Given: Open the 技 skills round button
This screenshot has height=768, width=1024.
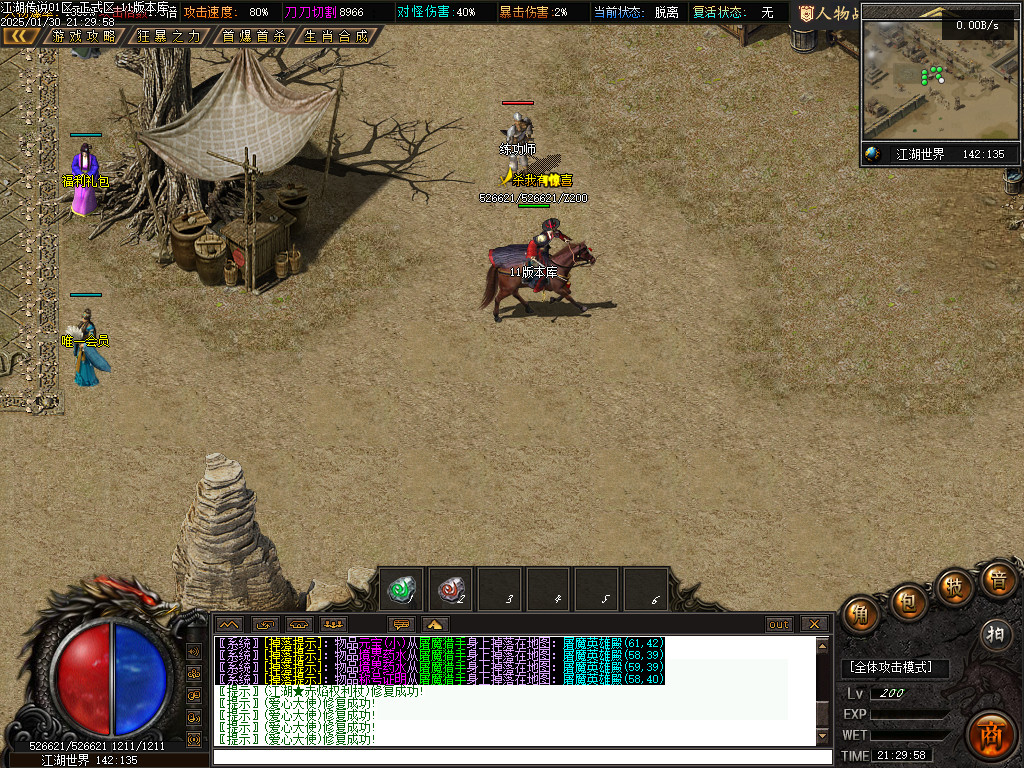Looking at the screenshot, I should pos(955,587).
